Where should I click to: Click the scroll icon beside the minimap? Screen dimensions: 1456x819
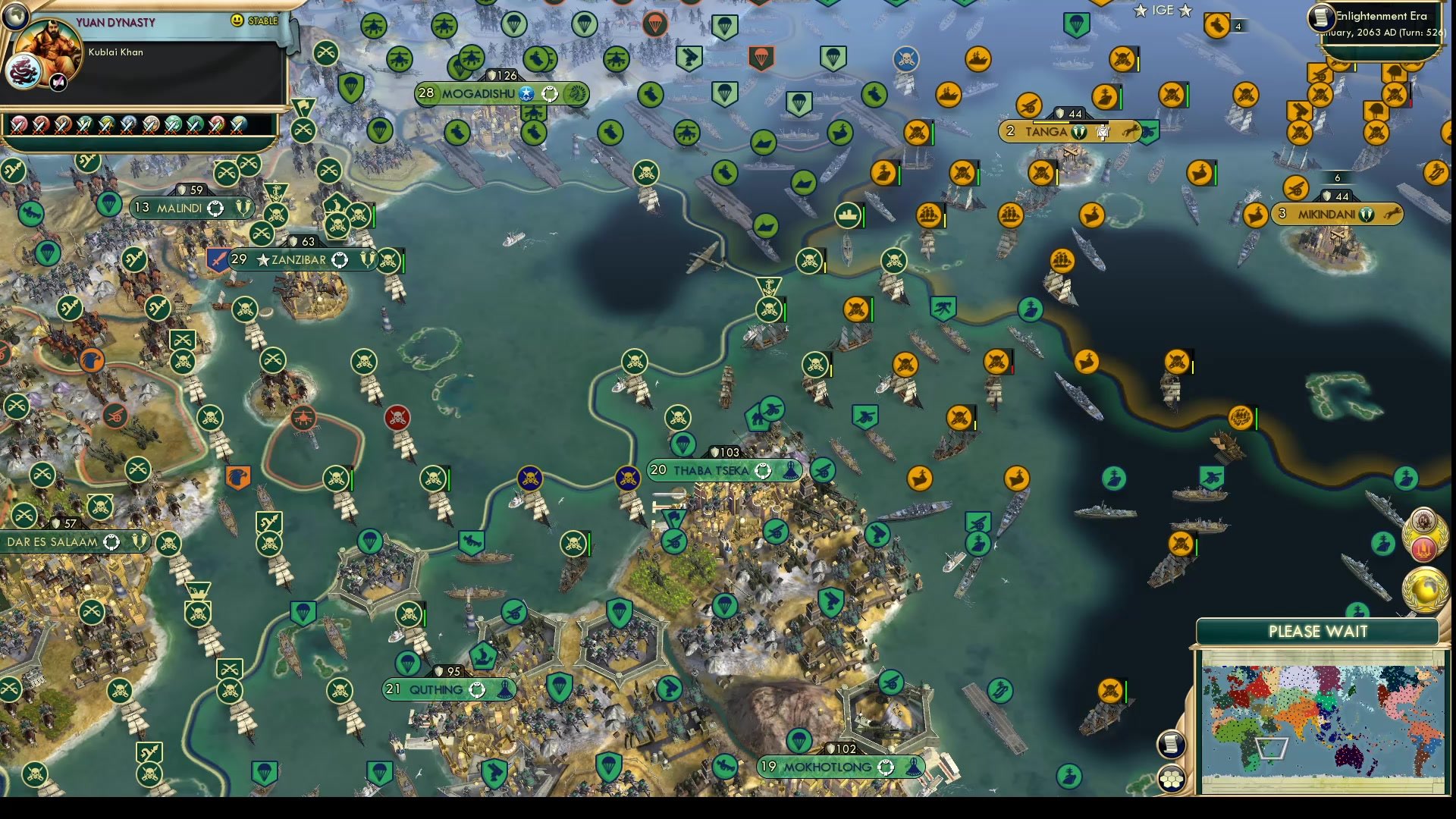1171,744
